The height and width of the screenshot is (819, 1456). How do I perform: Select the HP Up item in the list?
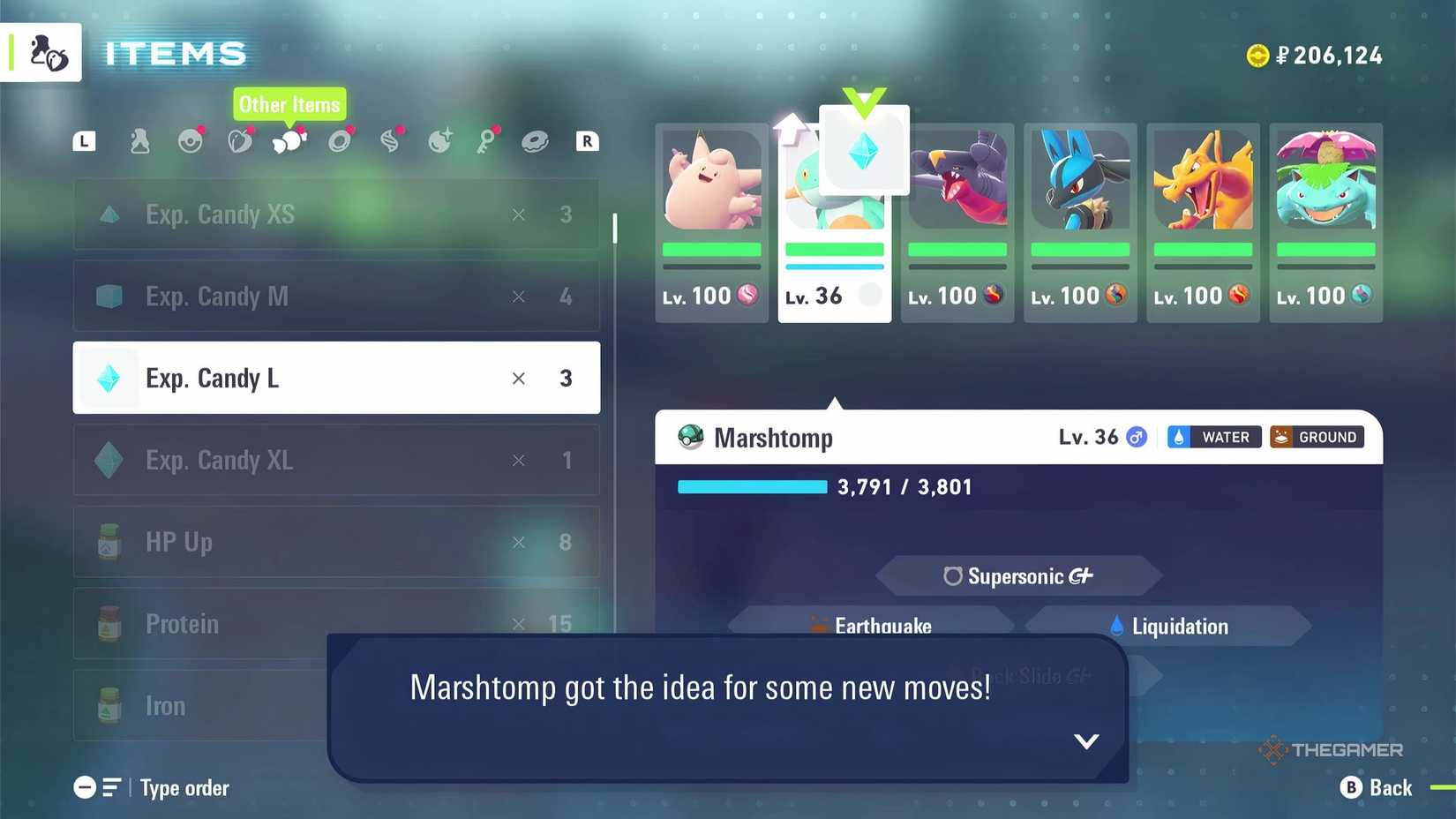point(335,542)
